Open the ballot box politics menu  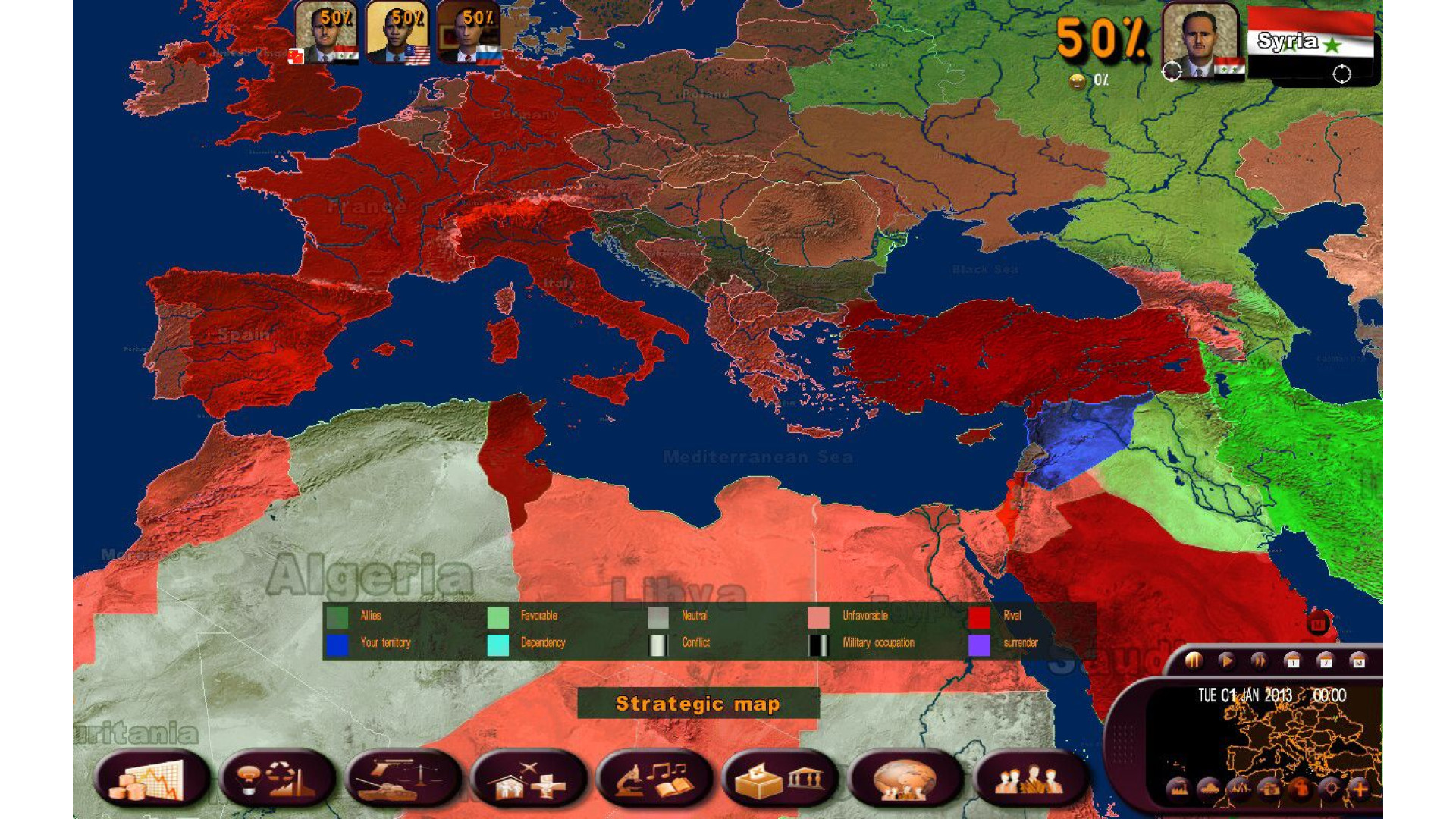pos(781,780)
